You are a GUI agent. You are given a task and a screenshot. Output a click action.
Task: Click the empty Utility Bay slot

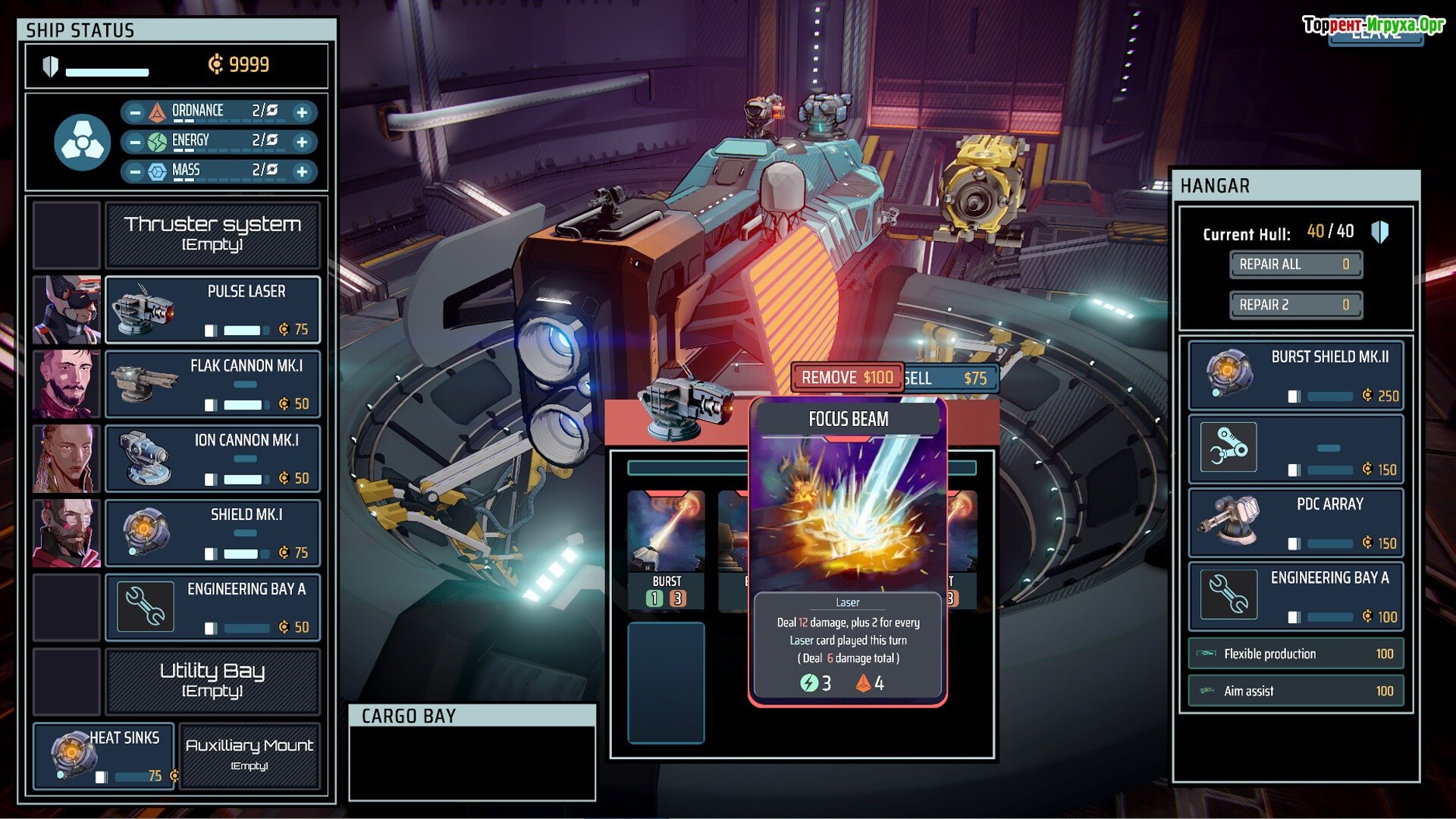pyautogui.click(x=212, y=681)
